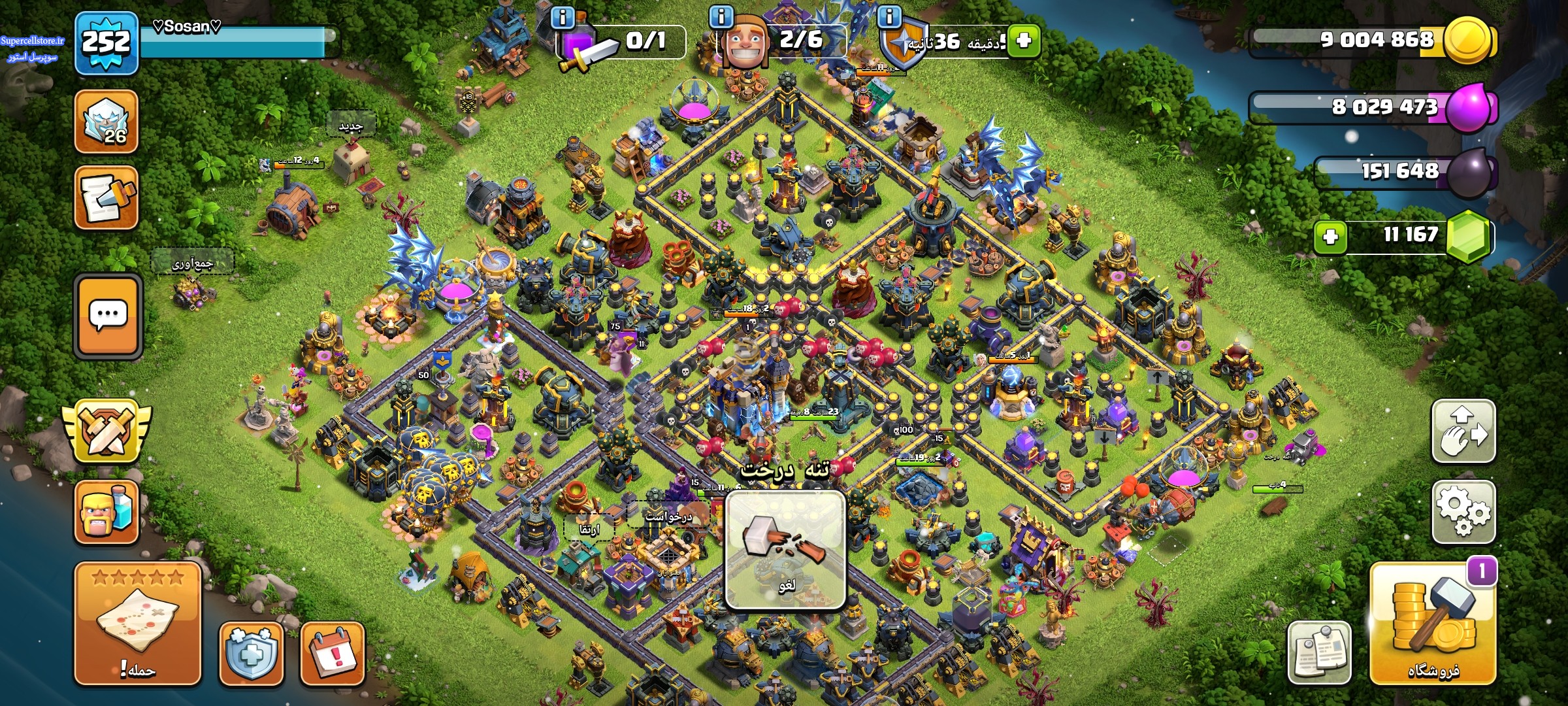Enter village layout edit mode

tap(1463, 431)
